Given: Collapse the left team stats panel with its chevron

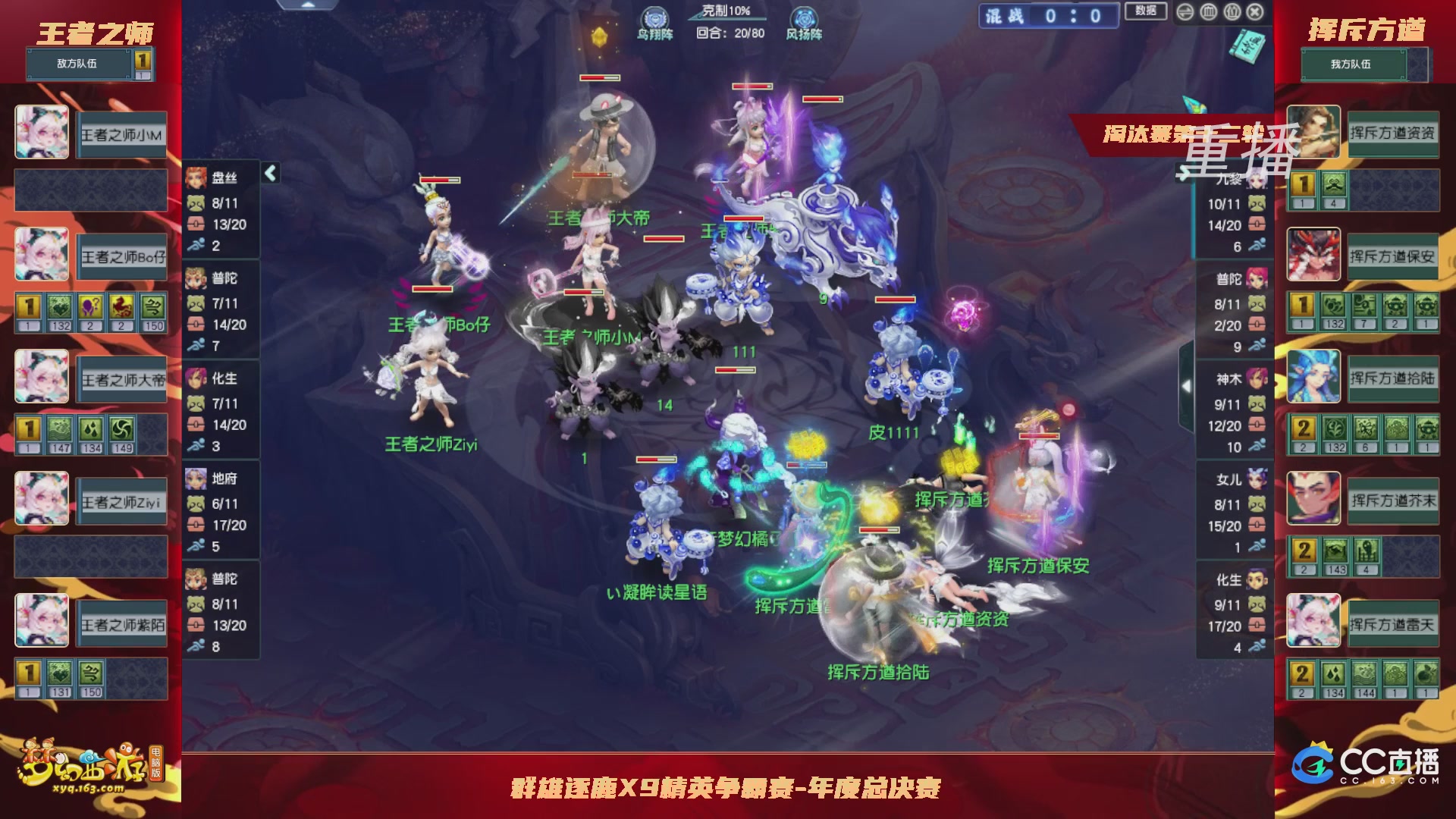Looking at the screenshot, I should [x=270, y=173].
